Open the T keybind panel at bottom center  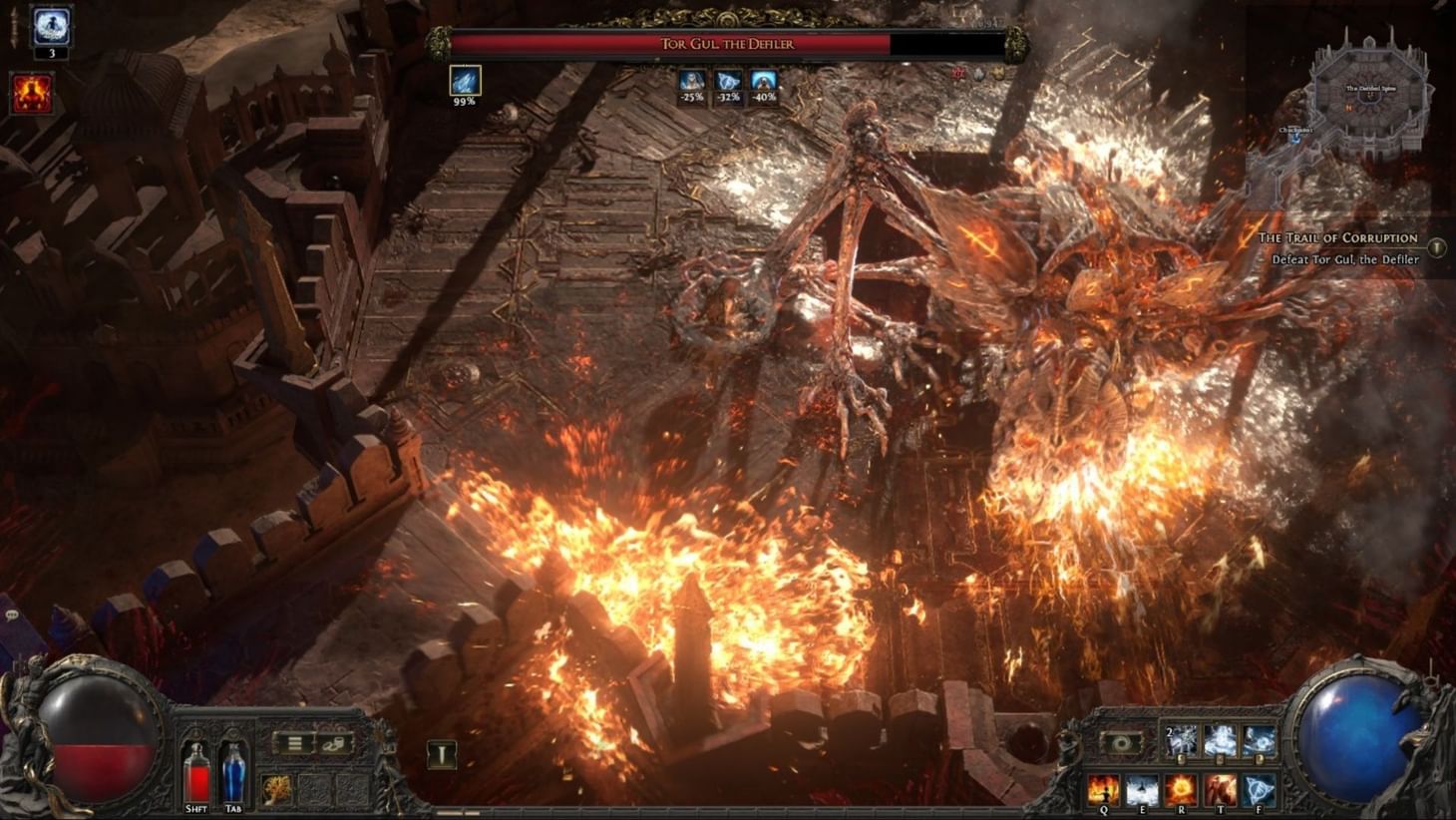(x=442, y=756)
